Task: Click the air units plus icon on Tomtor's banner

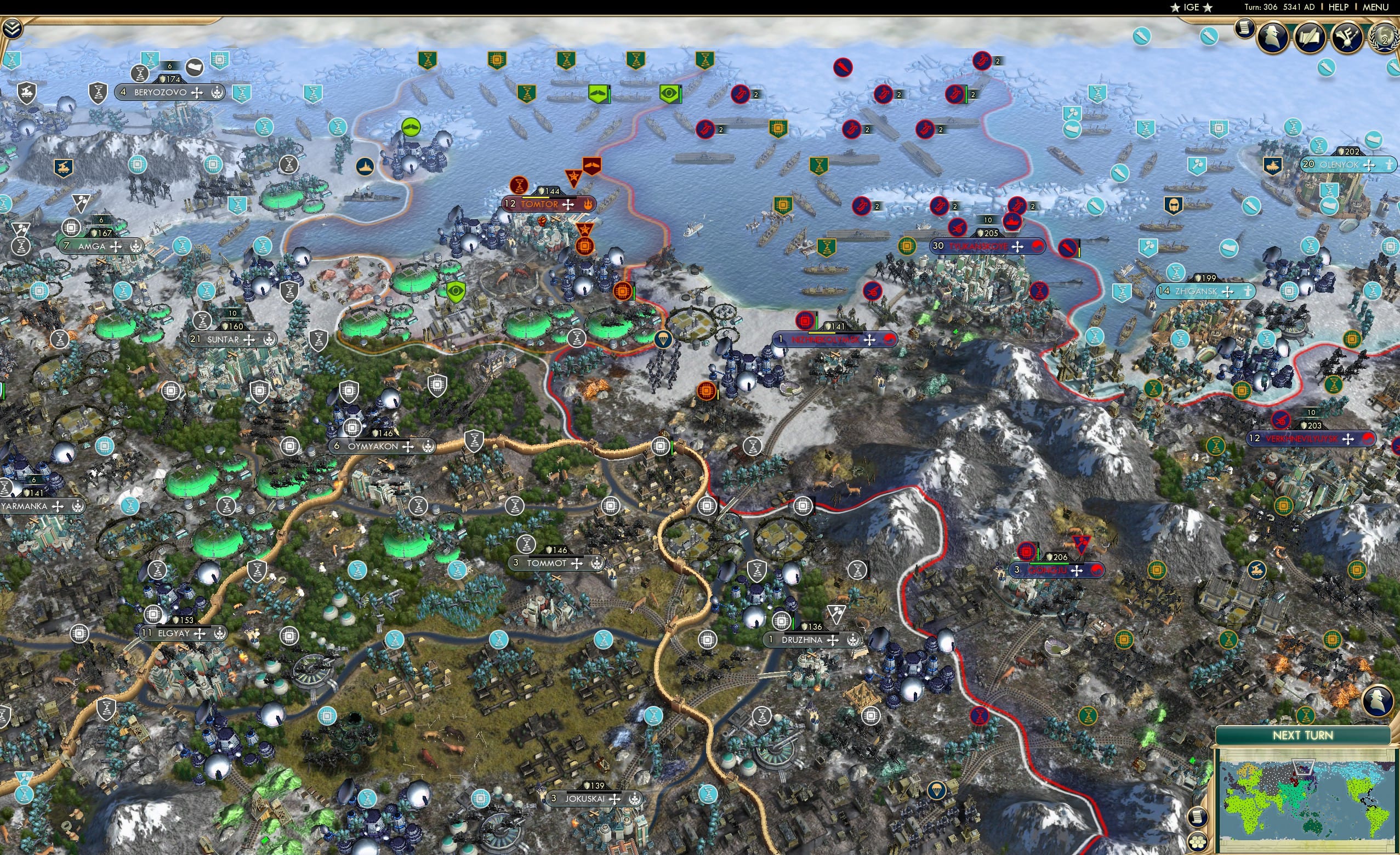Action: (x=568, y=205)
